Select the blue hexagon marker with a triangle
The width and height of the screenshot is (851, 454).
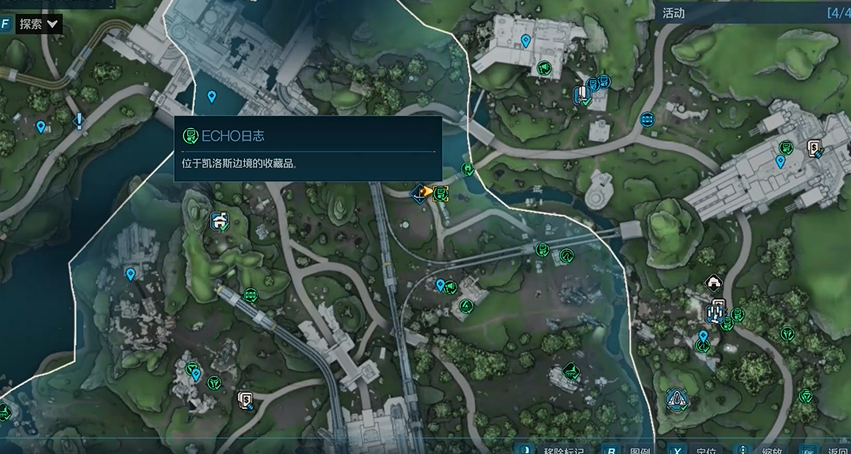[x=677, y=400]
